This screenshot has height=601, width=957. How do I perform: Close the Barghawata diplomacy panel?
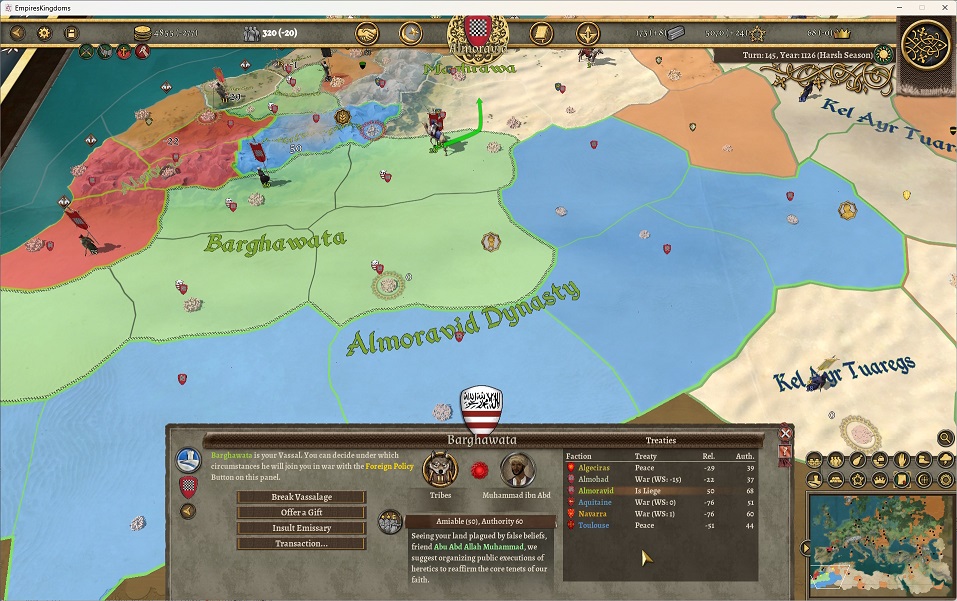pyautogui.click(x=785, y=434)
